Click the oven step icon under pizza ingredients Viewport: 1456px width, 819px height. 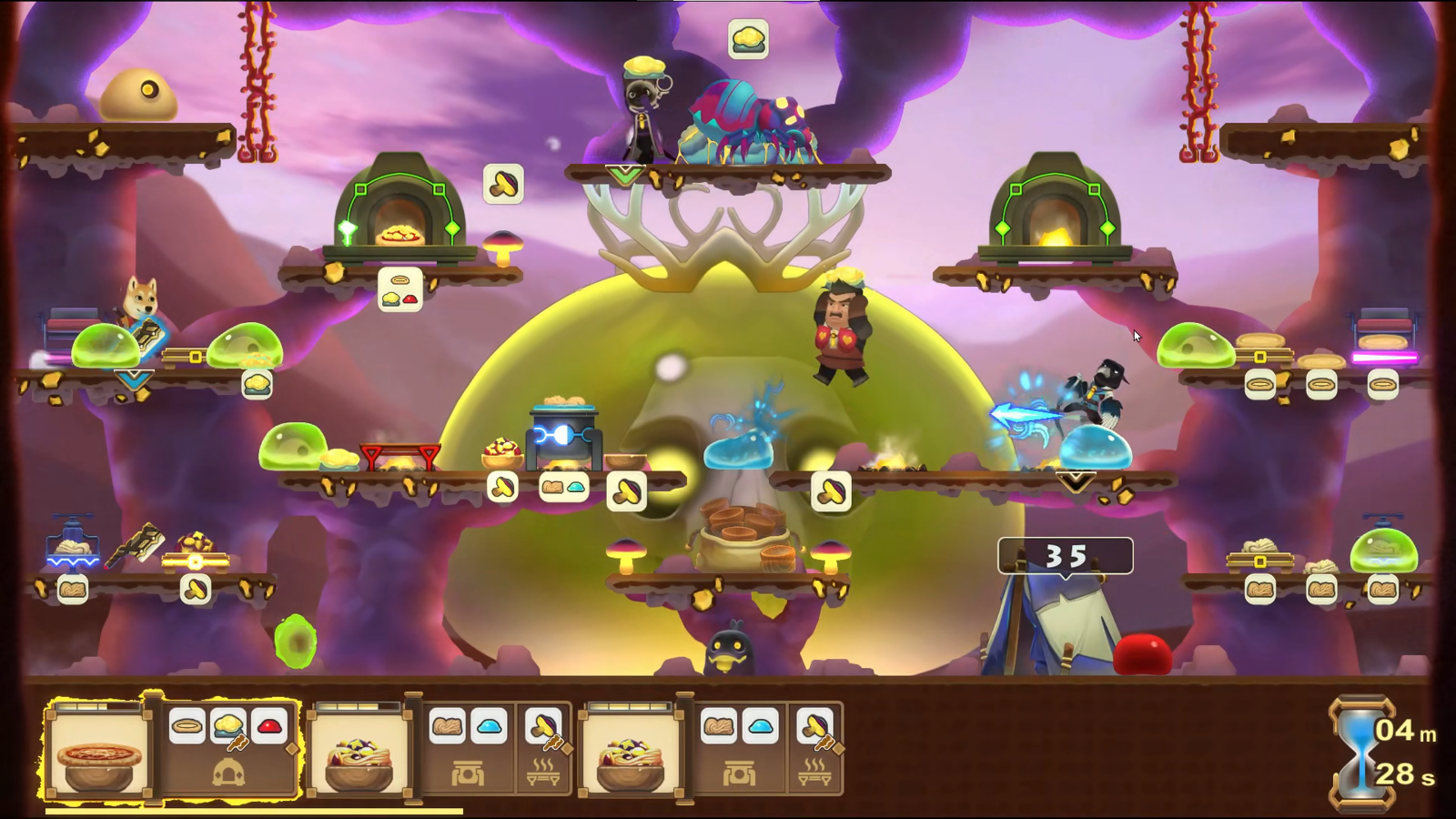(227, 774)
